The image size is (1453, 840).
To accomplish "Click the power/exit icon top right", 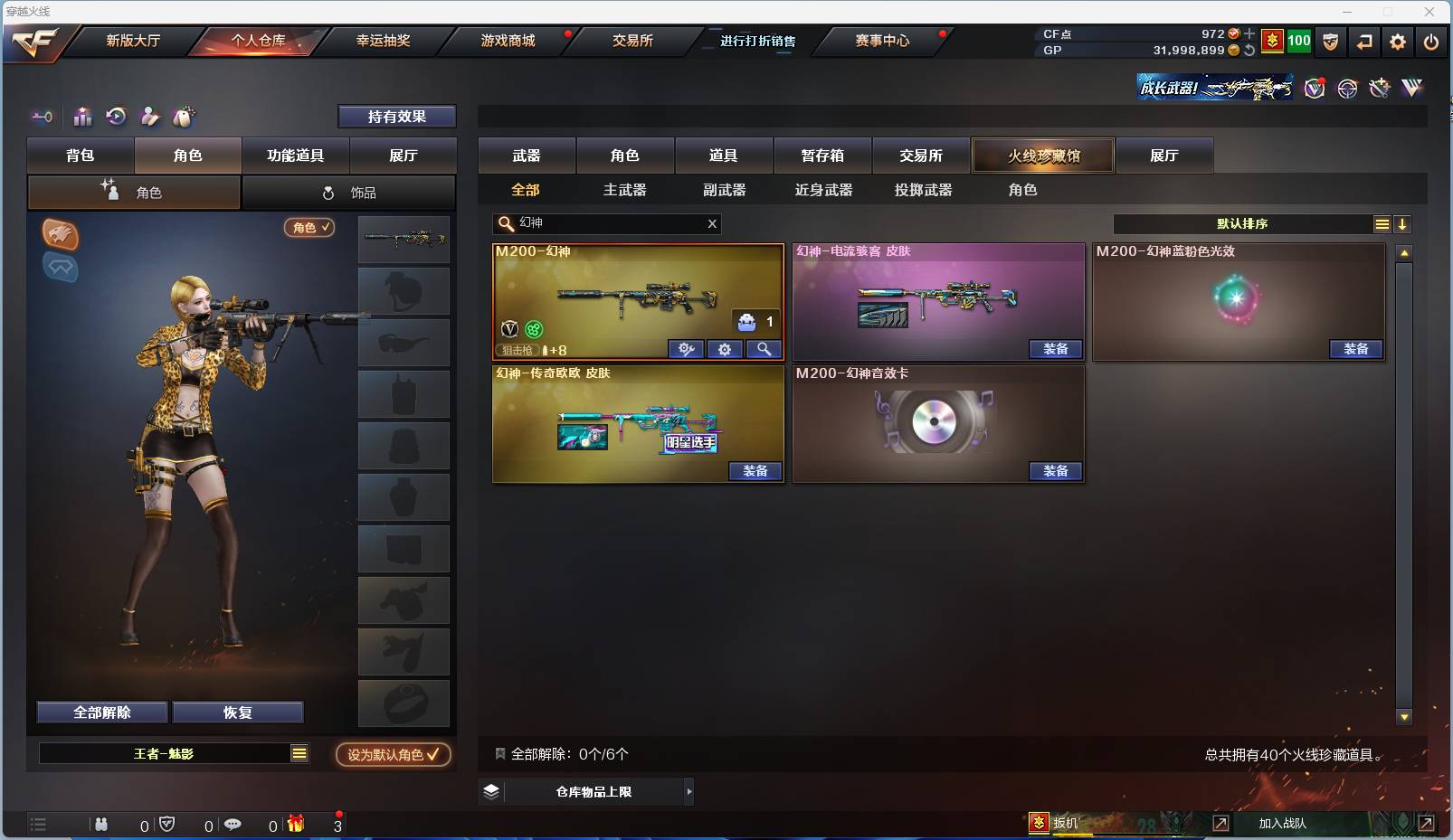I will (x=1429, y=42).
